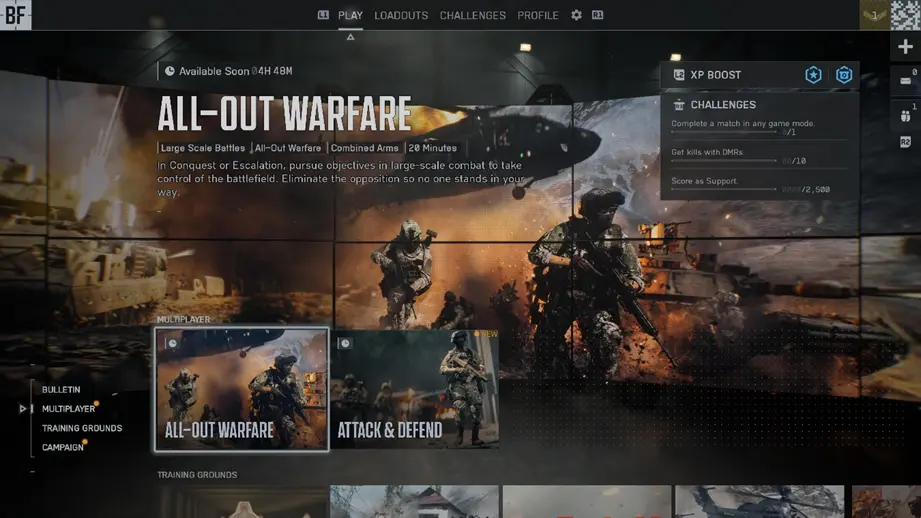Choose the Attack & Defend mode tile
The image size is (921, 518).
click(x=414, y=389)
